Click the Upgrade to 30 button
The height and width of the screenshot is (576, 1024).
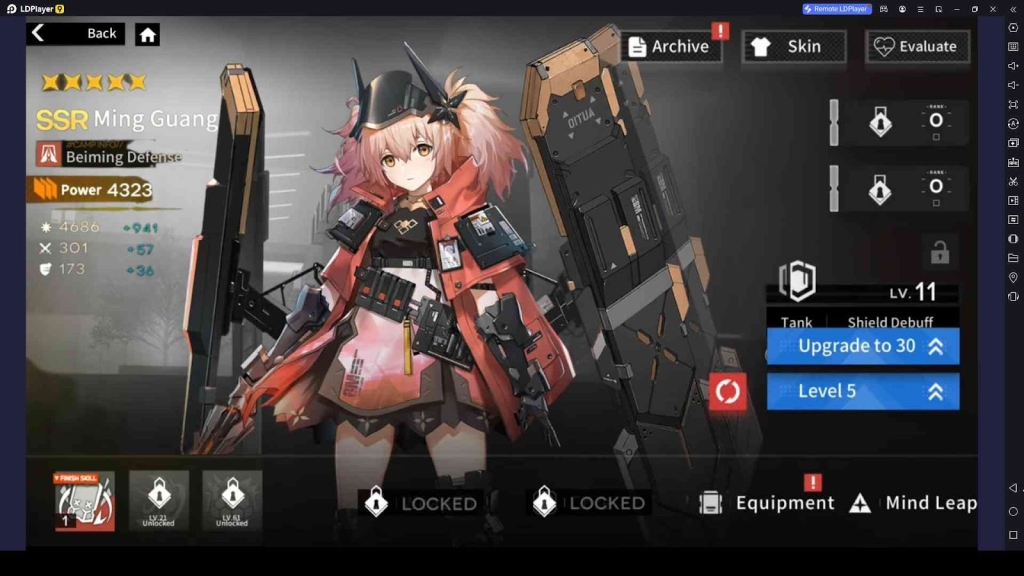862,346
